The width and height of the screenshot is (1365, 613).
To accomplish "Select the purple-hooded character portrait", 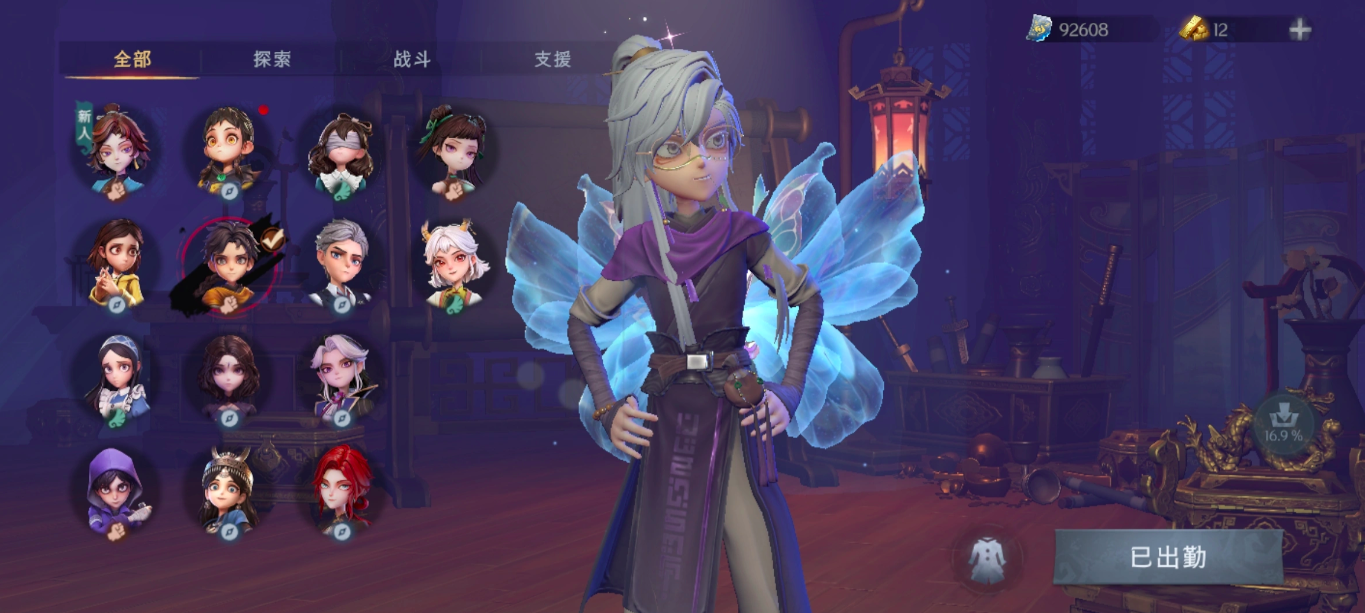I will (x=116, y=492).
